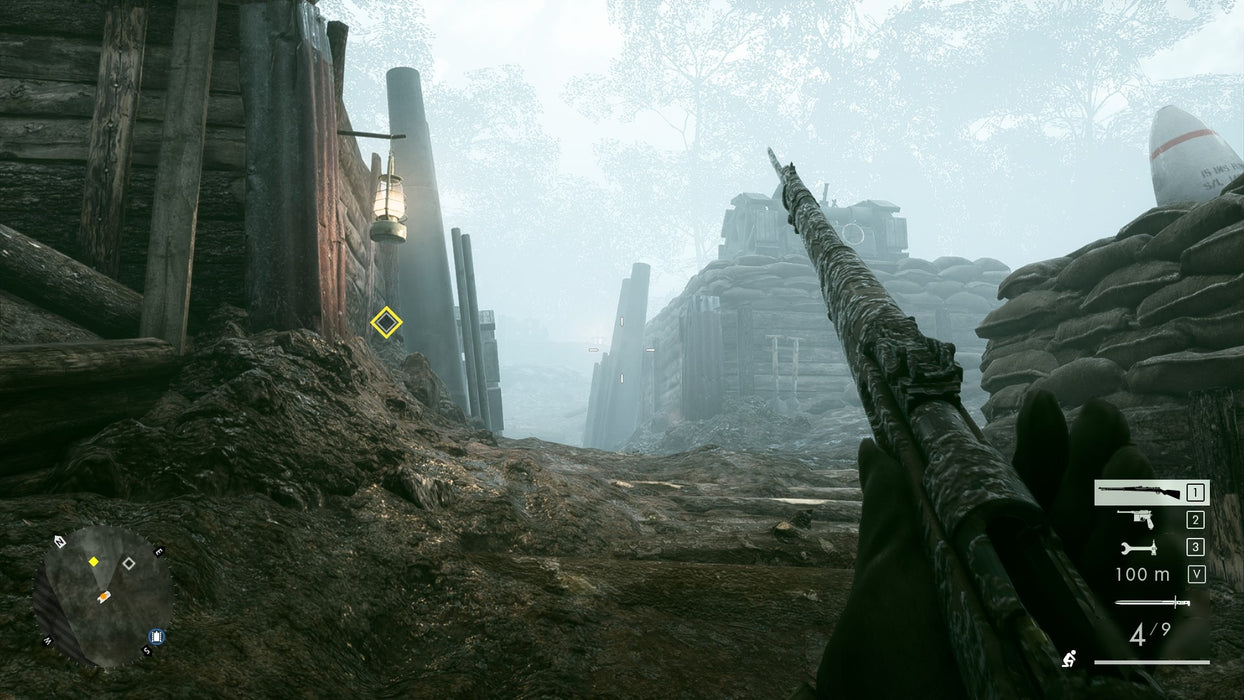Click the yellow diamond marker on the minimap
The image size is (1244, 700).
(93, 562)
